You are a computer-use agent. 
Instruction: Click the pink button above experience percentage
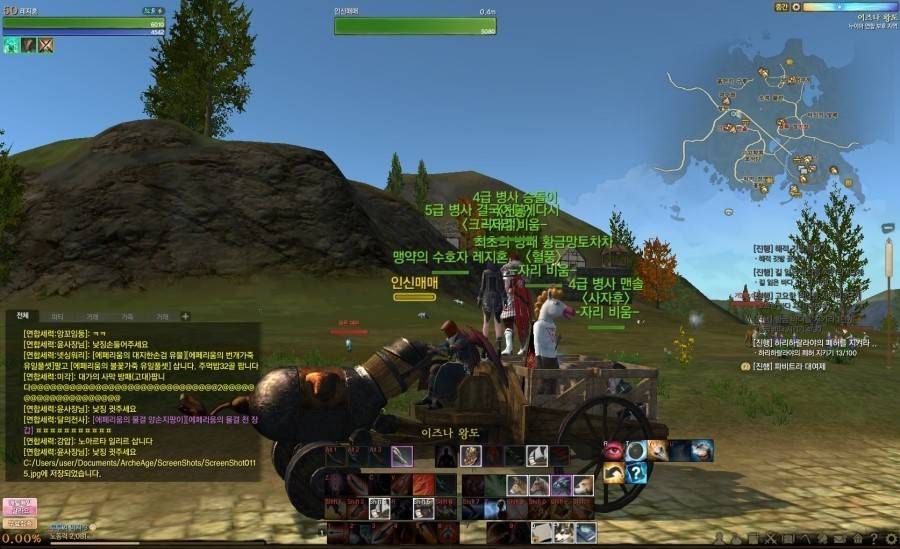pos(18,506)
